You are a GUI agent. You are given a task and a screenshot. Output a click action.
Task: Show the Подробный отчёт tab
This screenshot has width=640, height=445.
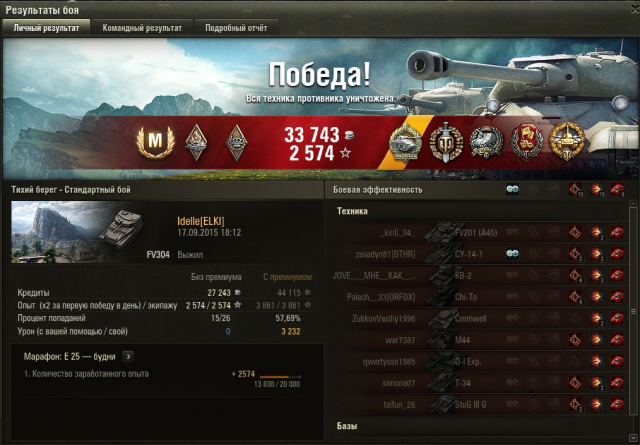236,28
